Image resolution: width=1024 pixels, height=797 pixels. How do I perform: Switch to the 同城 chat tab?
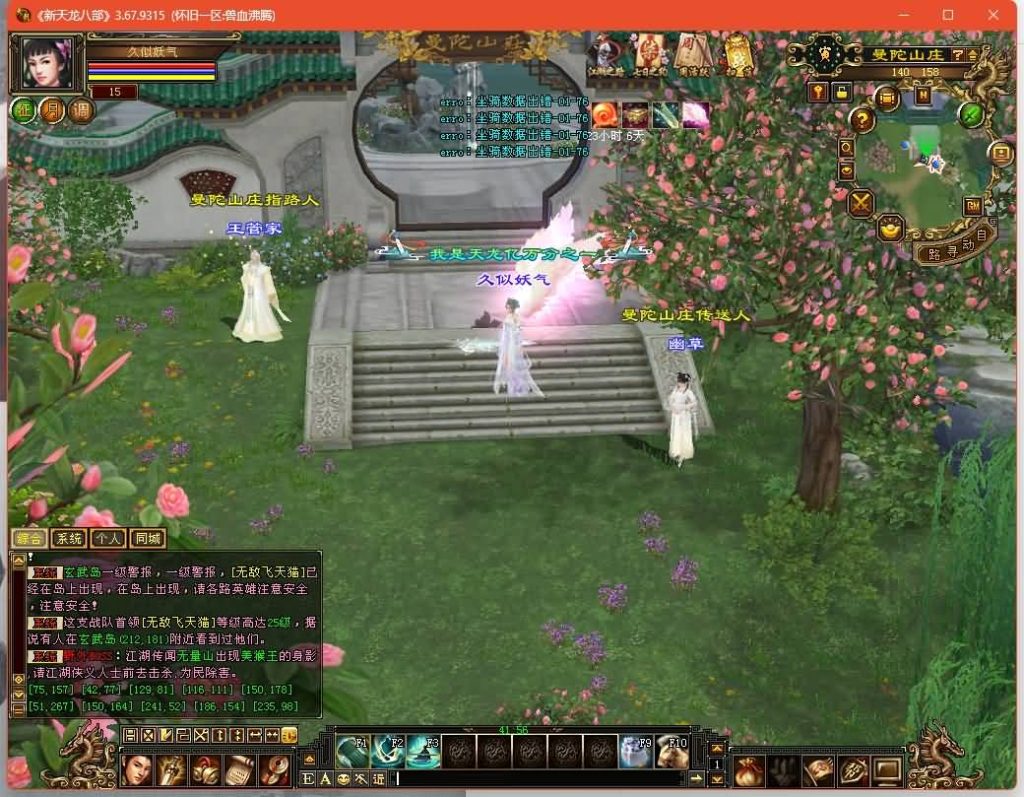148,539
